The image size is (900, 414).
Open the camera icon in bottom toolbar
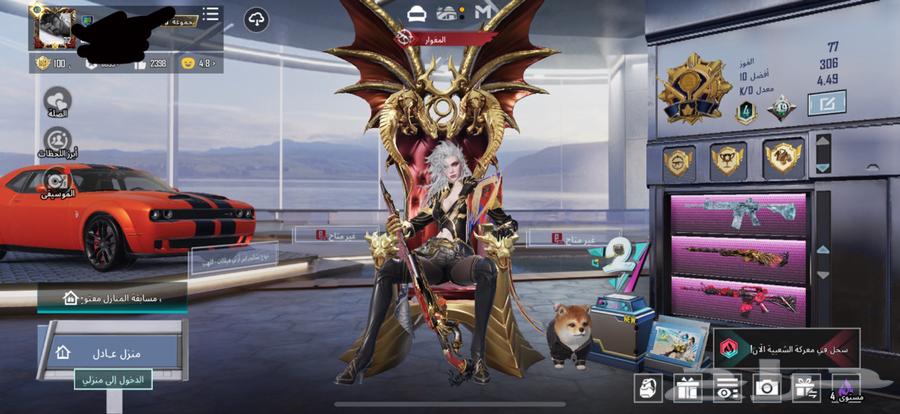(767, 387)
